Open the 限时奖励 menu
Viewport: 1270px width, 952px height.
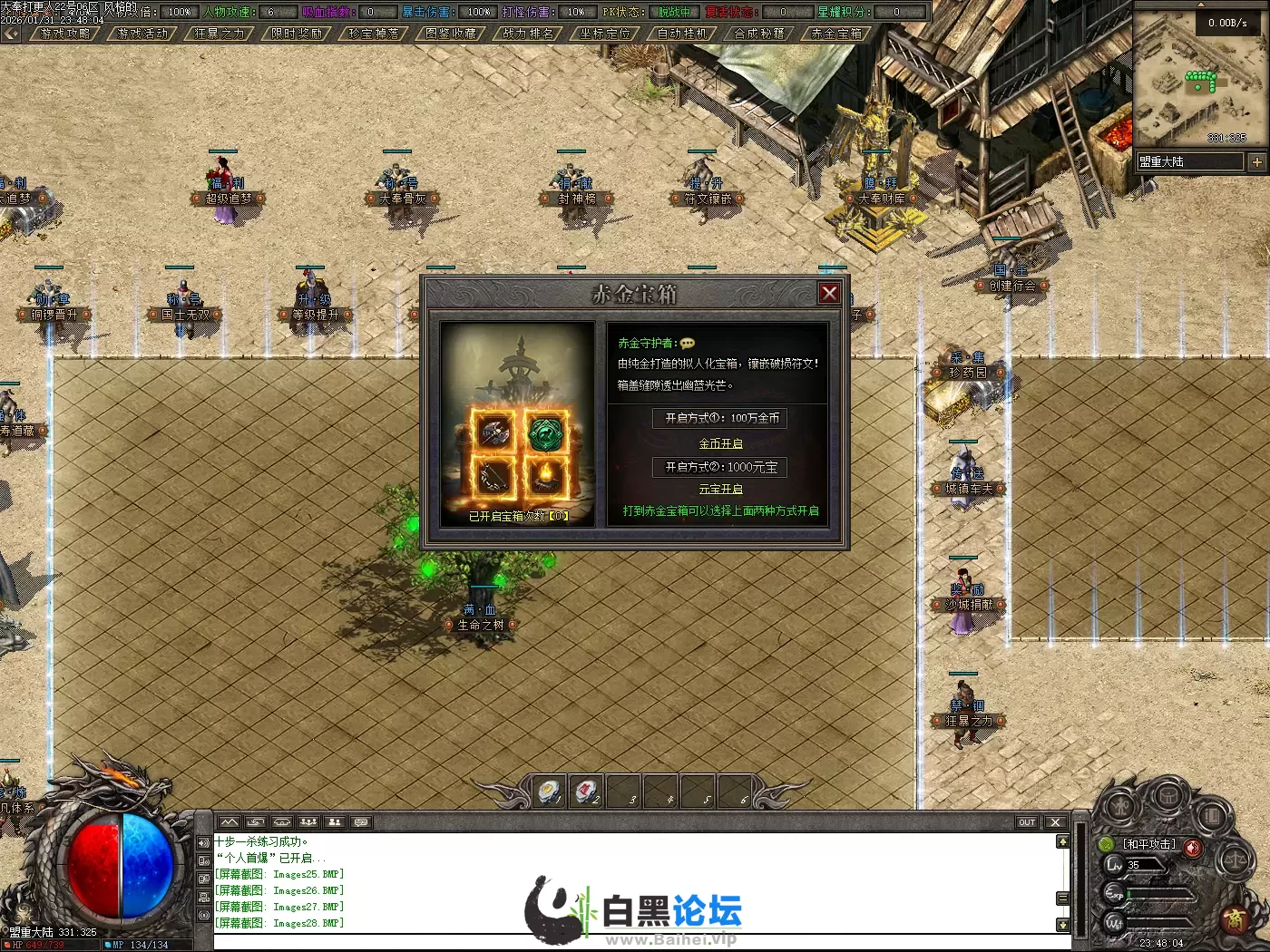(297, 34)
